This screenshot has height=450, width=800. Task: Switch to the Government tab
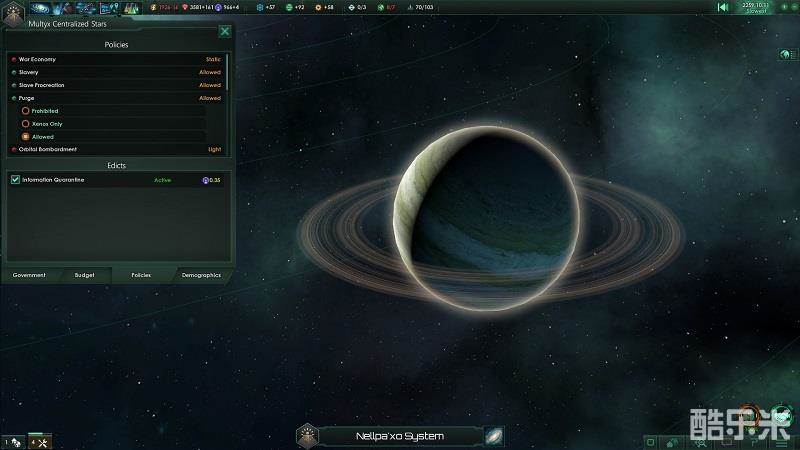pyautogui.click(x=29, y=275)
